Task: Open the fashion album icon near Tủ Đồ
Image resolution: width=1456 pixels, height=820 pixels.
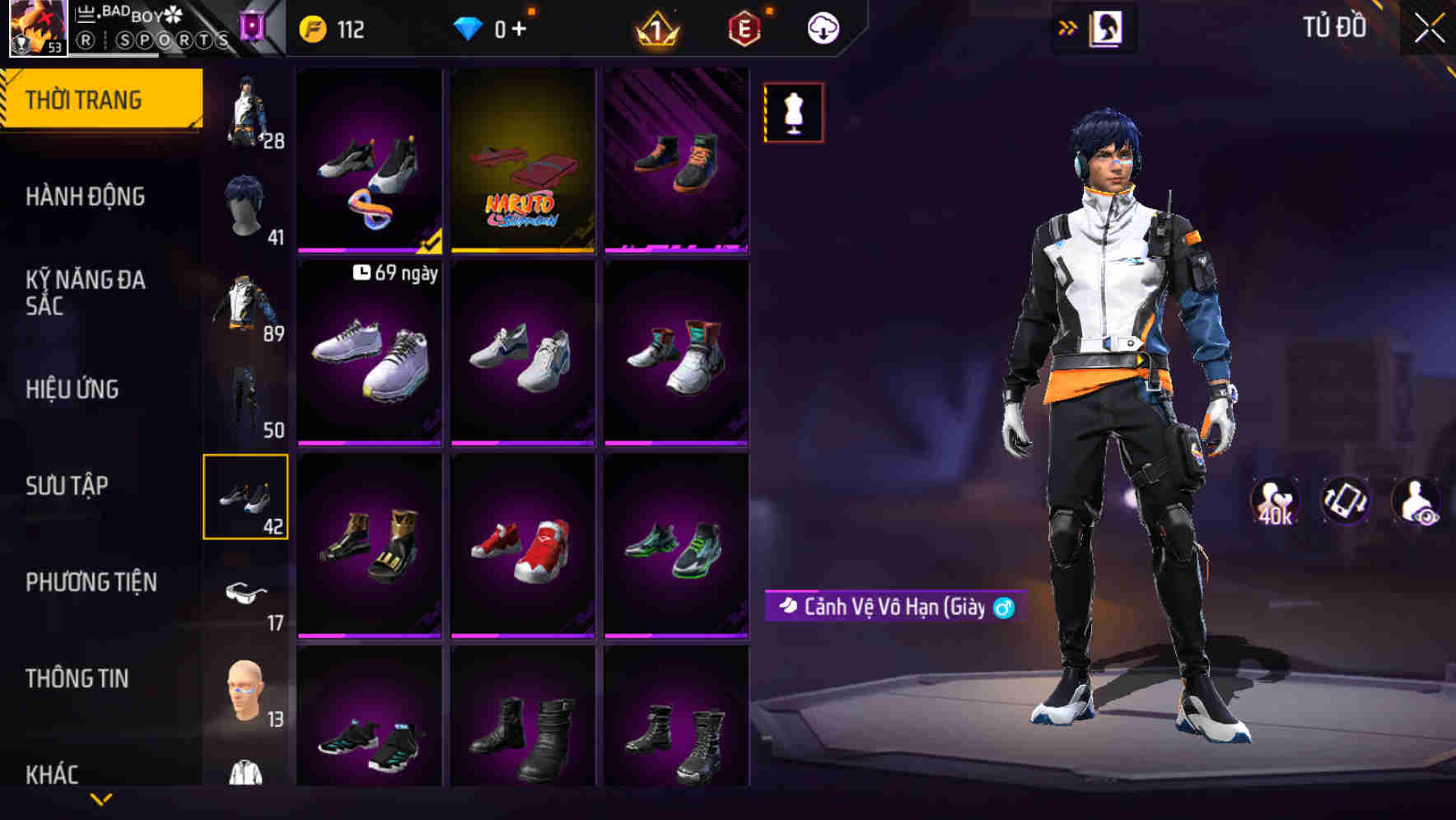Action: (1106, 27)
